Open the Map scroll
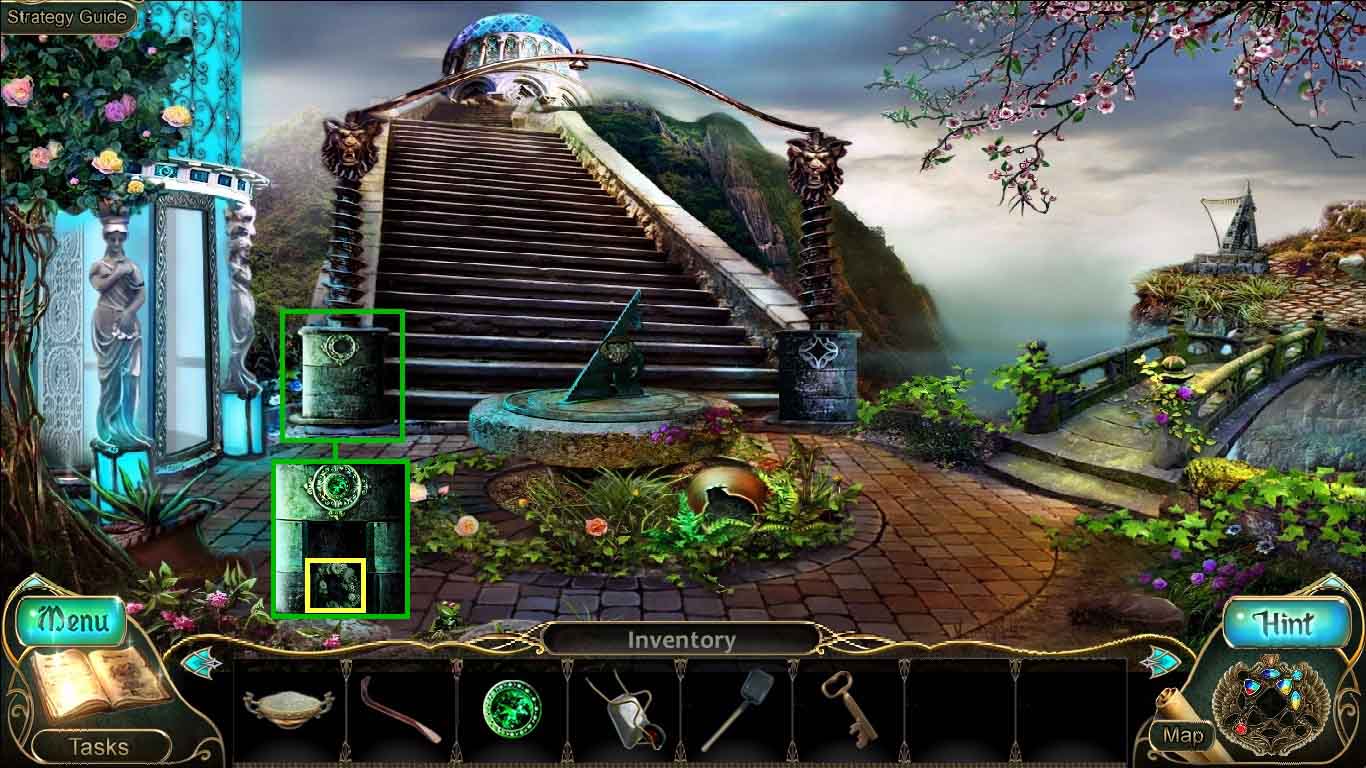 click(x=1182, y=735)
